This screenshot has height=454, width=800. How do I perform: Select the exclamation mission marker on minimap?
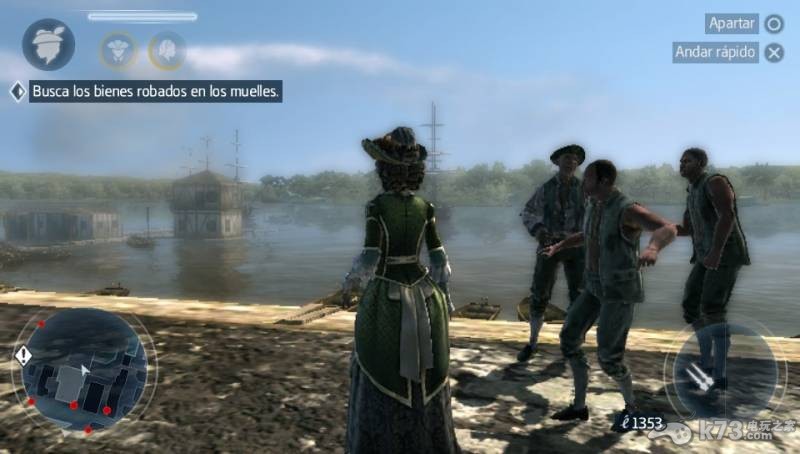pyautogui.click(x=24, y=355)
